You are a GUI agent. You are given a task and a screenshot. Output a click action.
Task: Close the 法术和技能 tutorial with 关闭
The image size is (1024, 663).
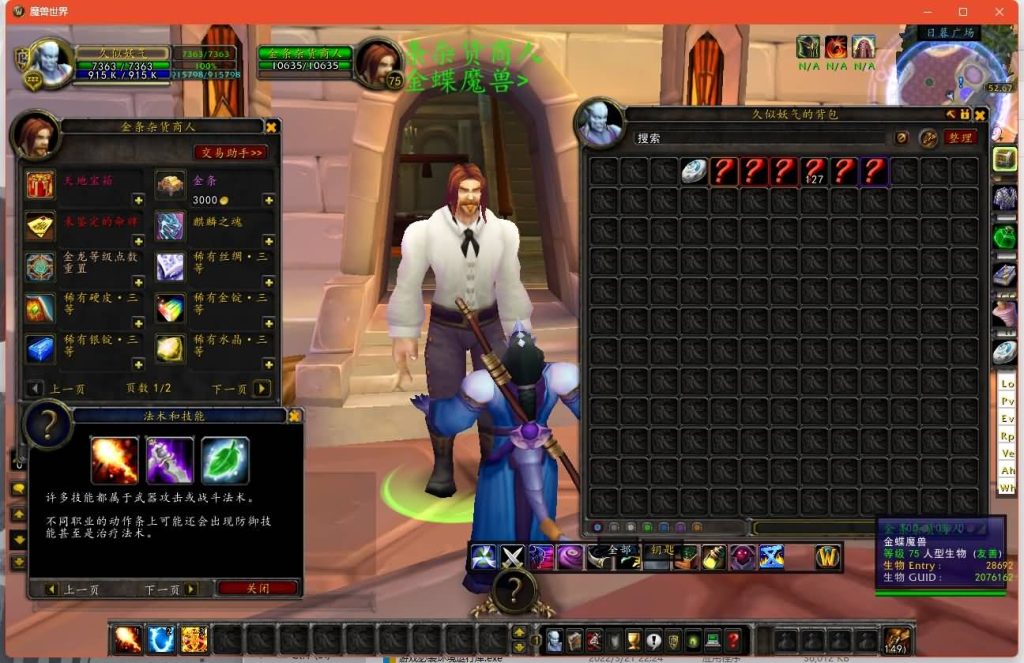coord(258,589)
